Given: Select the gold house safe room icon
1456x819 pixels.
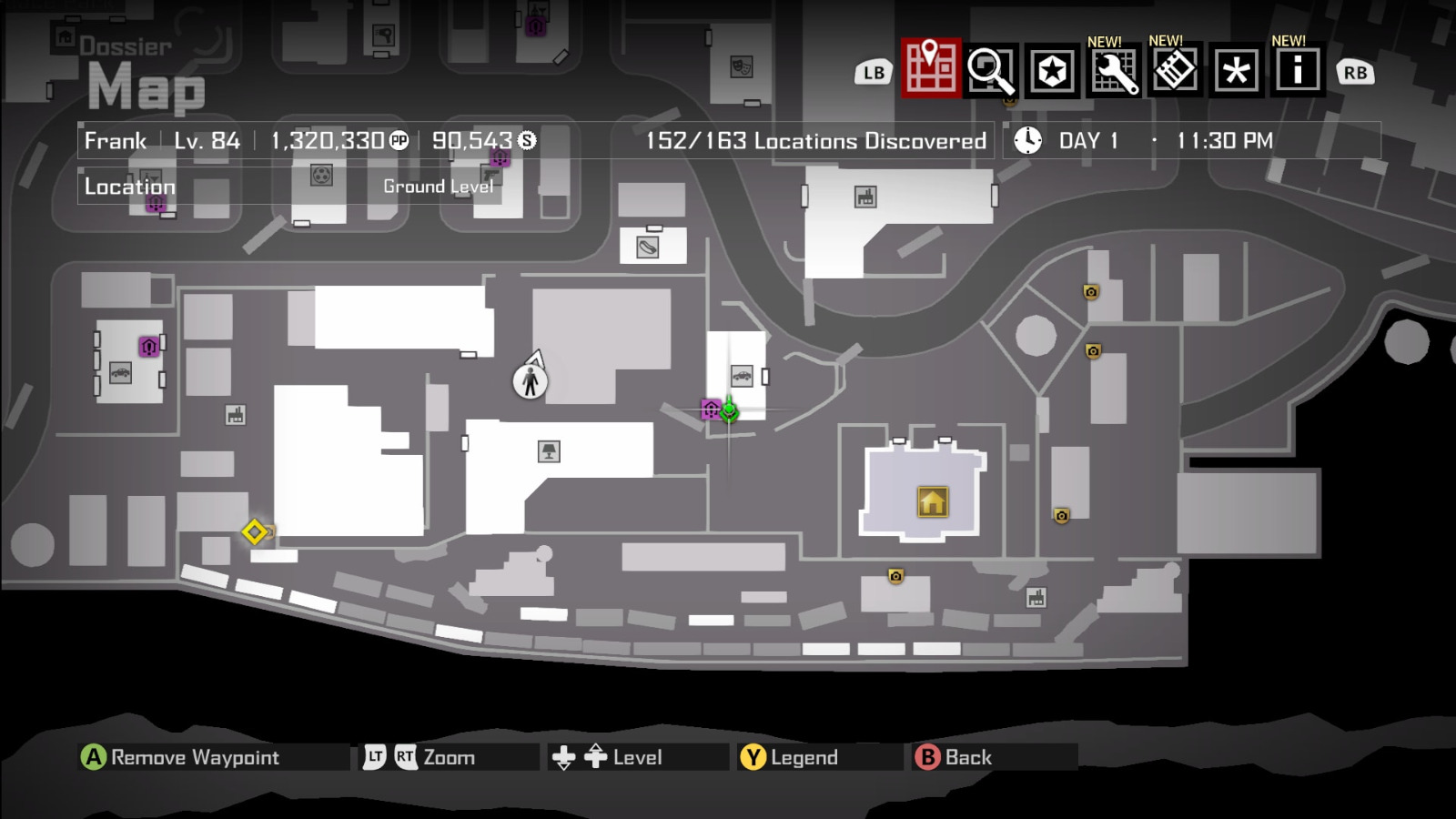Looking at the screenshot, I should click(x=931, y=501).
